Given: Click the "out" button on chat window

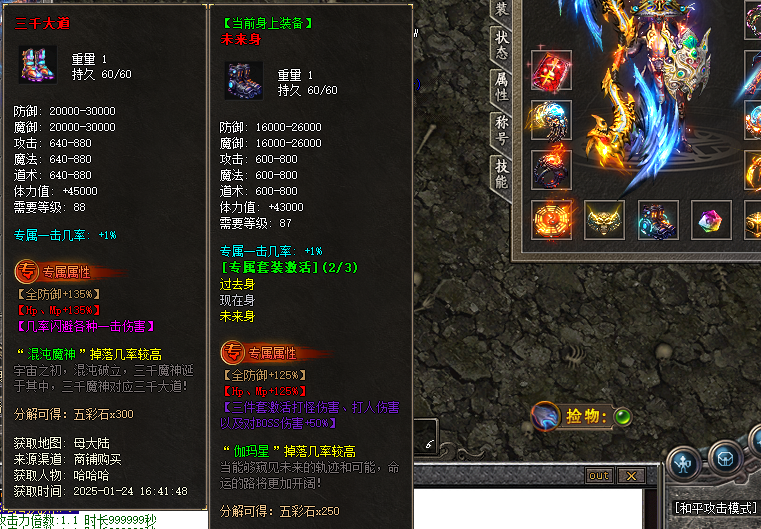Looking at the screenshot, I should (x=599, y=476).
